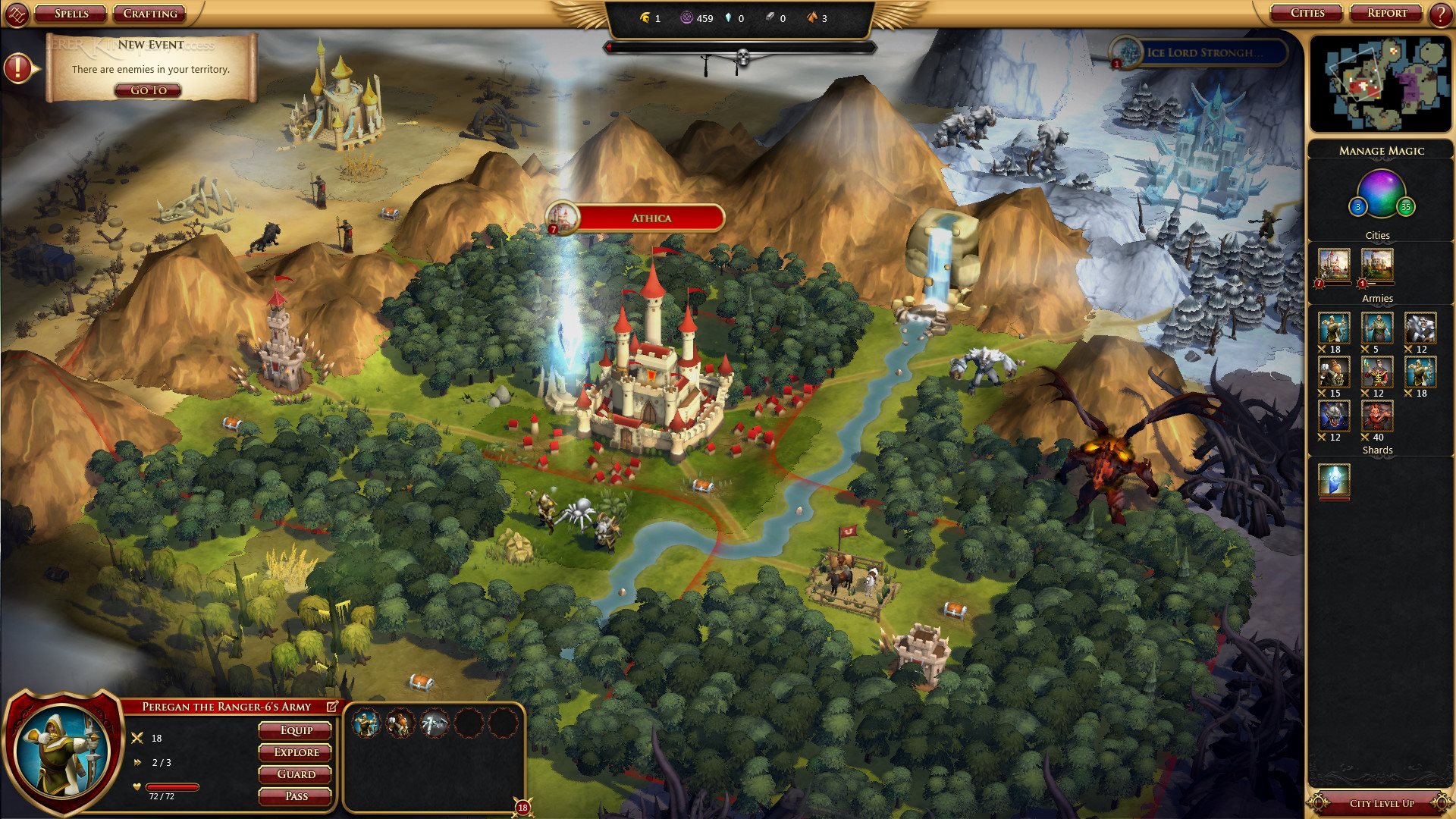Screen dimensions: 1456x819
Task: Go to the new event location
Action: tap(149, 90)
